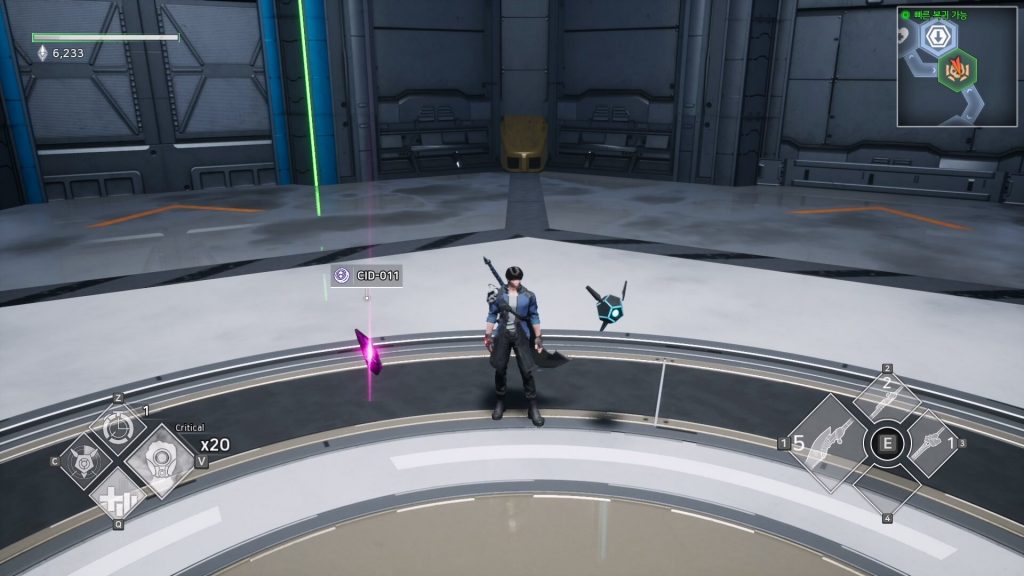Viewport: 1024px width, 576px height.
Task: Use the Critical x20 skill icon
Action: 160,461
